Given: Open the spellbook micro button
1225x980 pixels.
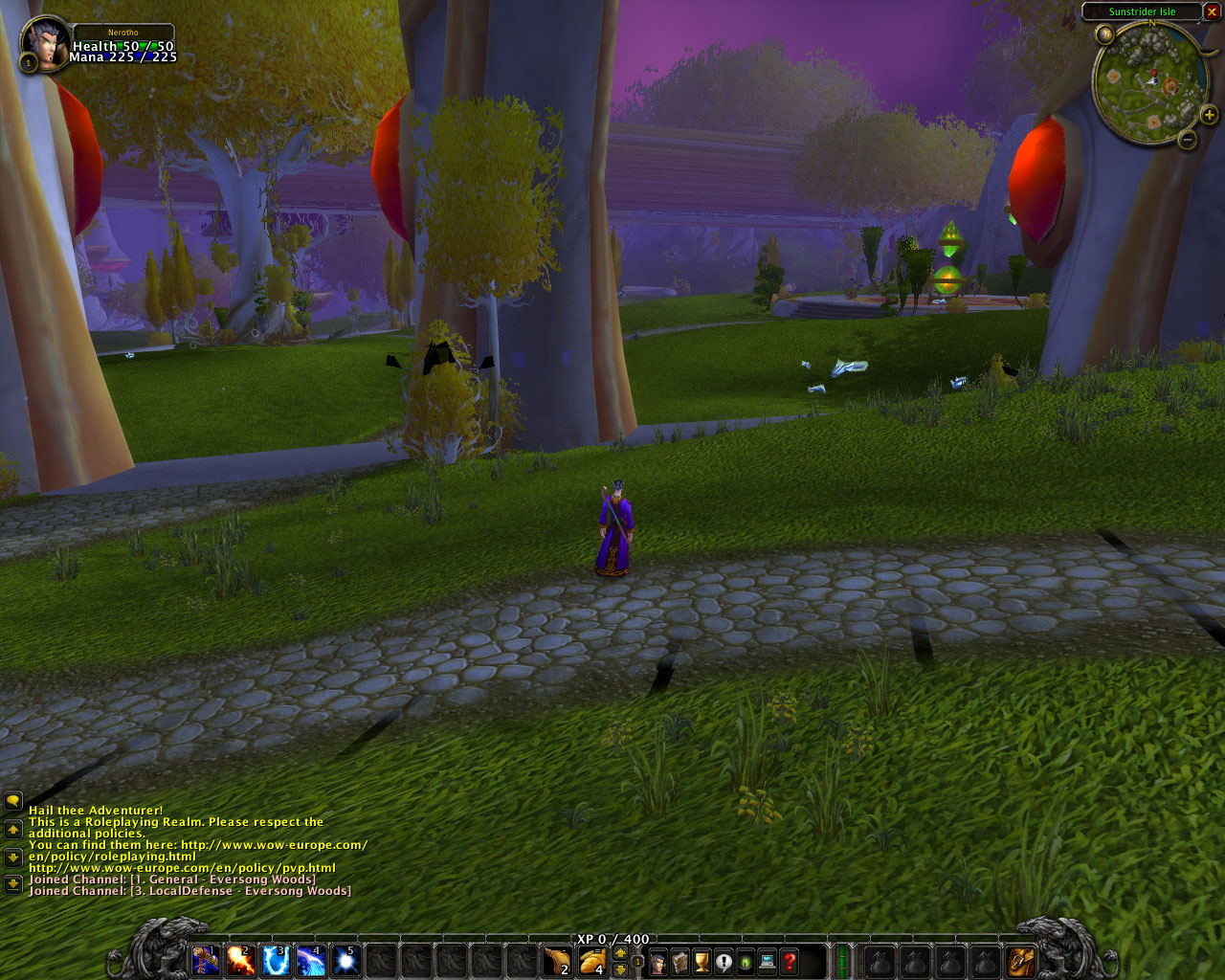Looking at the screenshot, I should point(680,961).
